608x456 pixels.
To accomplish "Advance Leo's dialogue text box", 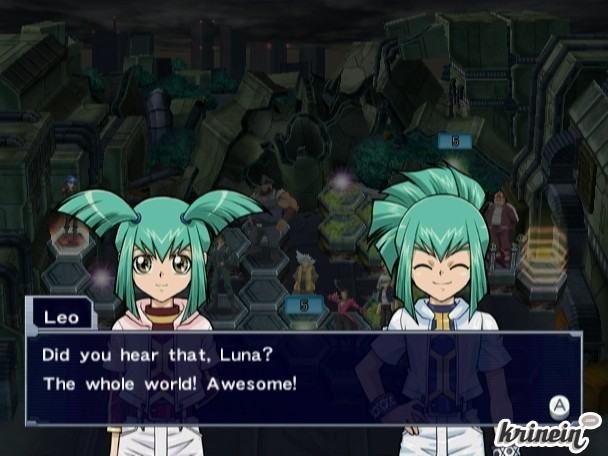I will [x=559, y=405].
